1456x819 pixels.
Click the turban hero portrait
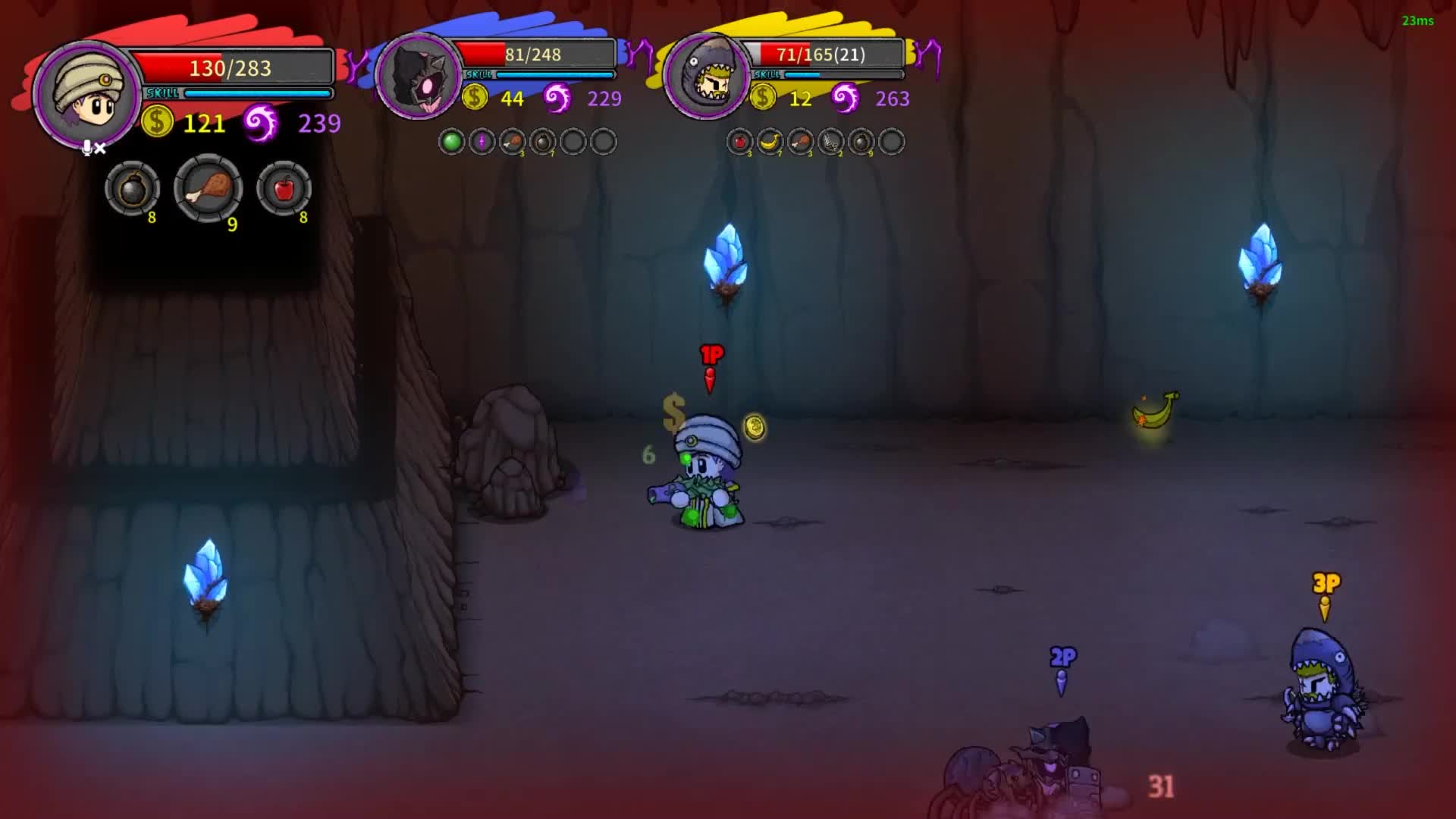coord(86,96)
